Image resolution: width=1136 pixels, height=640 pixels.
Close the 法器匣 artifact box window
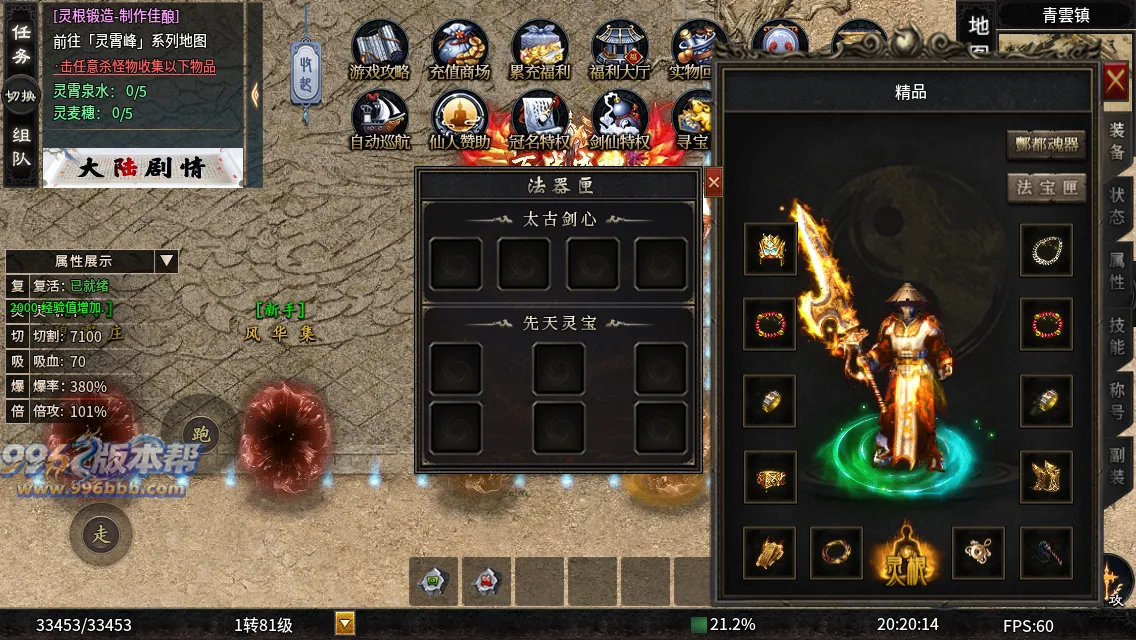click(x=713, y=183)
